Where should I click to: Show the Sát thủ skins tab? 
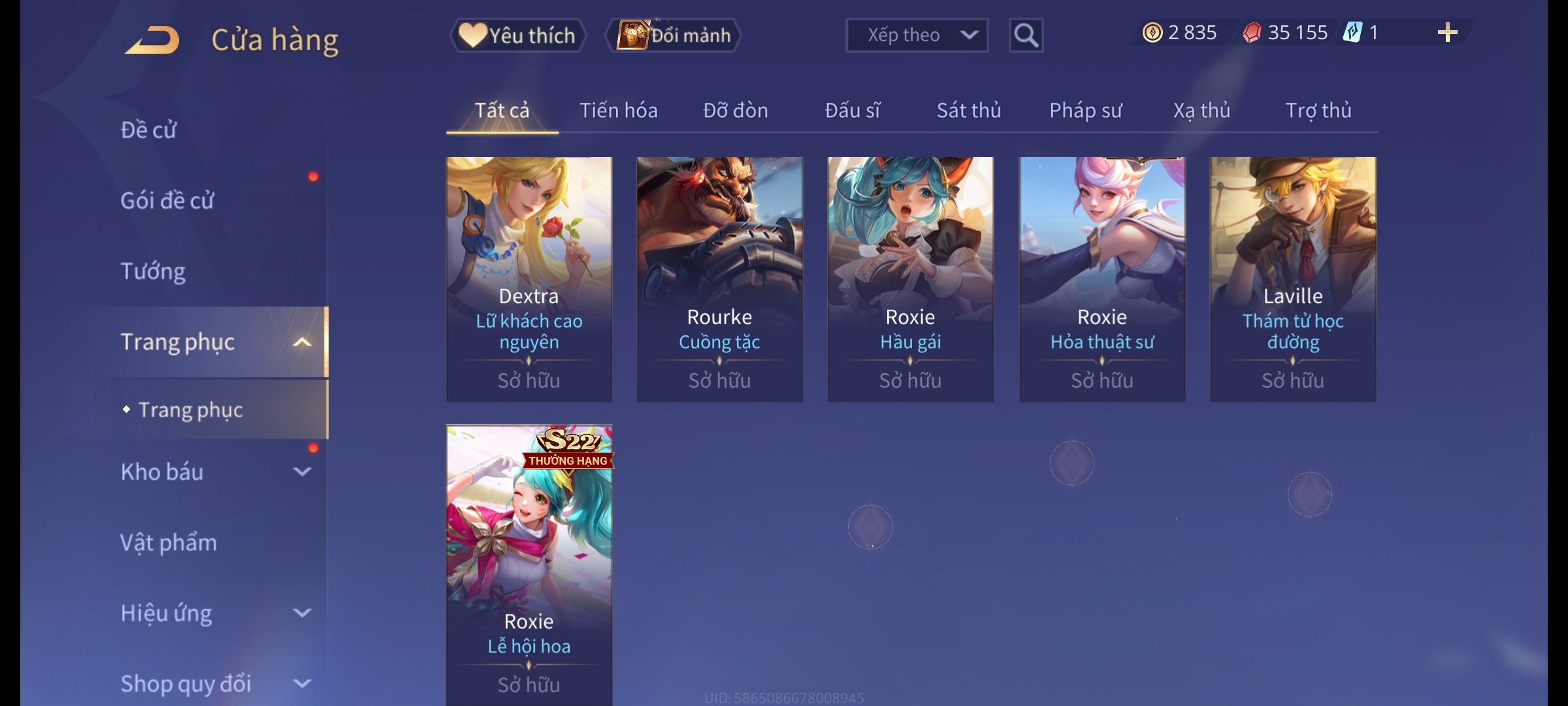coord(968,110)
